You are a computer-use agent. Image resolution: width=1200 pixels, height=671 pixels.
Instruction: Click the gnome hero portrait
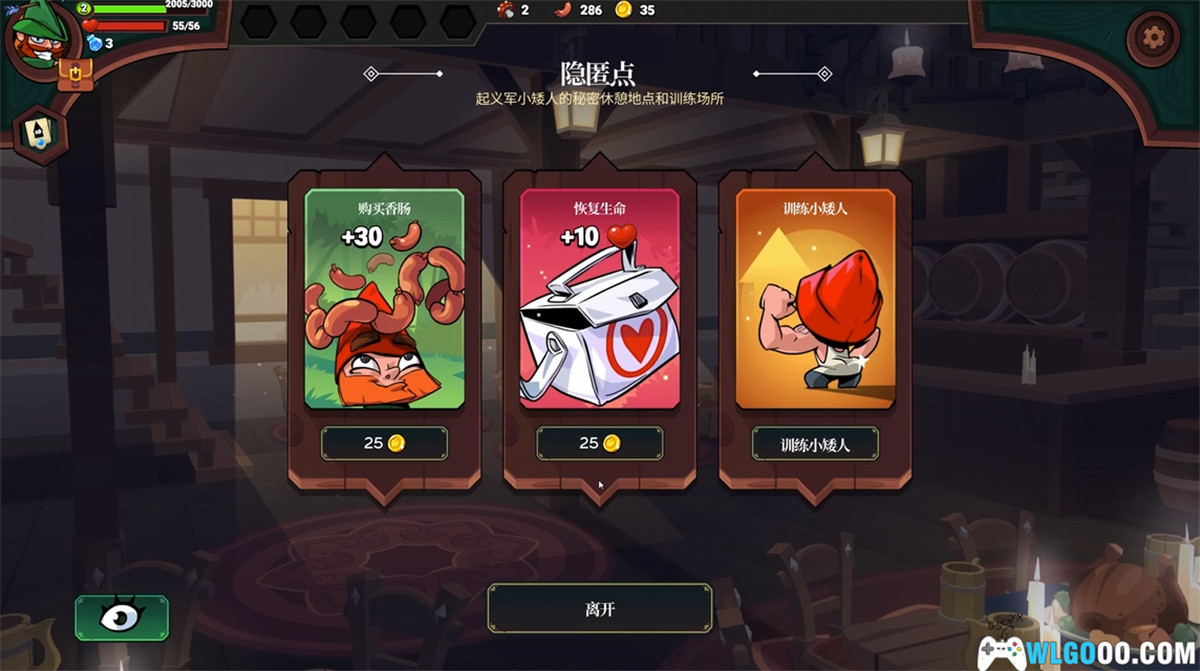pyautogui.click(x=40, y=38)
